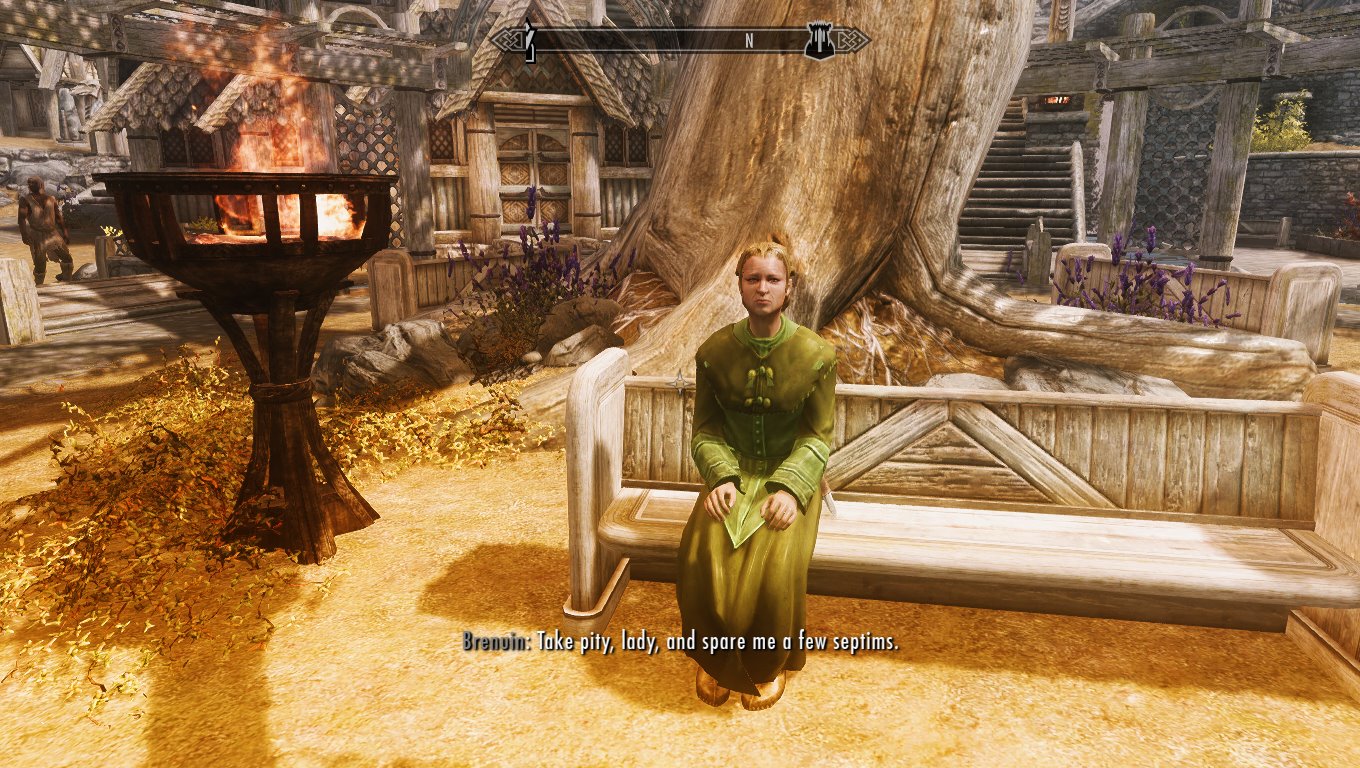This screenshot has width=1360, height=768.
Task: Select the standing-stone marker on the compass
Action: (531, 40)
